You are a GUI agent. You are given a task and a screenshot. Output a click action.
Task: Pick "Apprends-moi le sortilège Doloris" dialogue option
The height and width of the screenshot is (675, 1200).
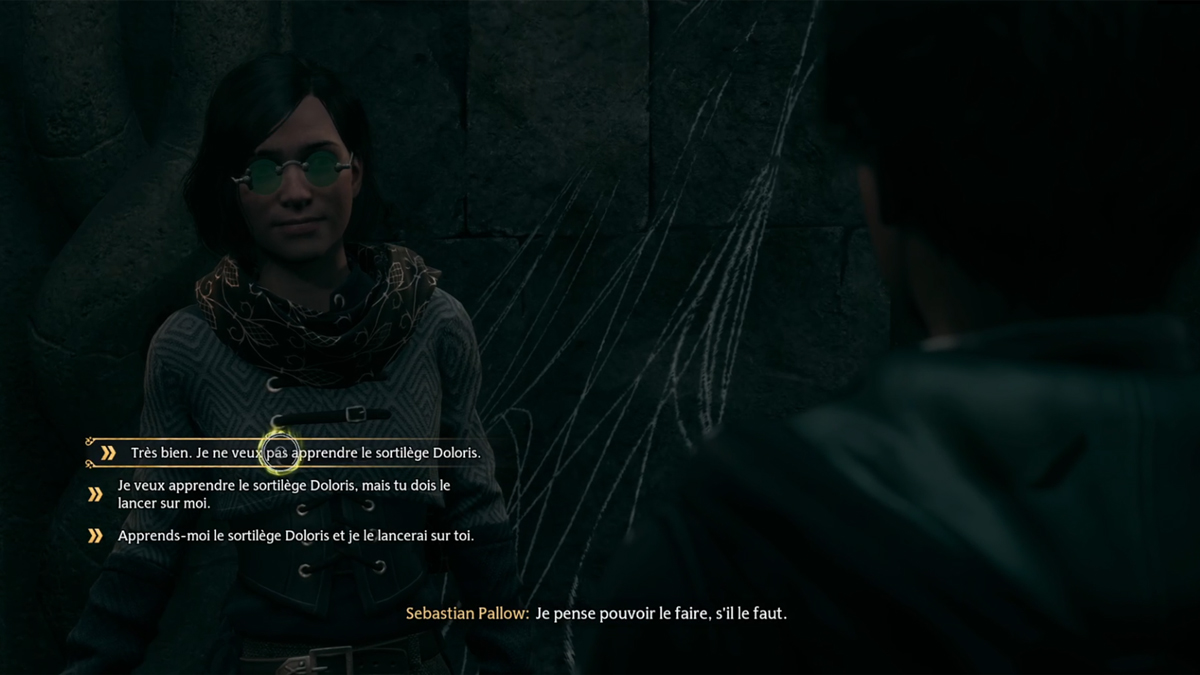pos(295,536)
